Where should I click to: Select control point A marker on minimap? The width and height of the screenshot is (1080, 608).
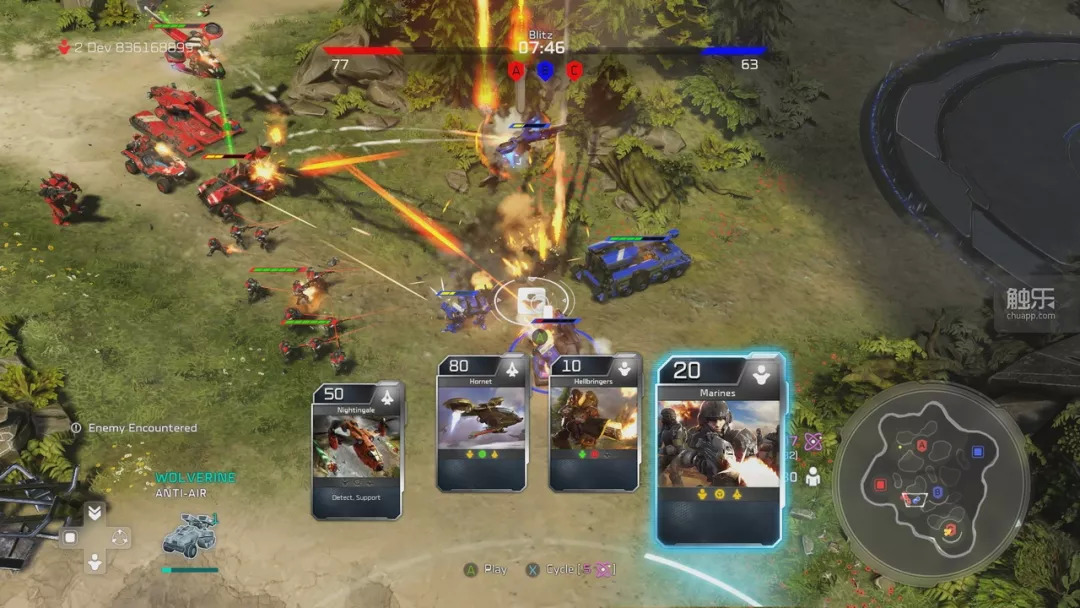coord(922,445)
